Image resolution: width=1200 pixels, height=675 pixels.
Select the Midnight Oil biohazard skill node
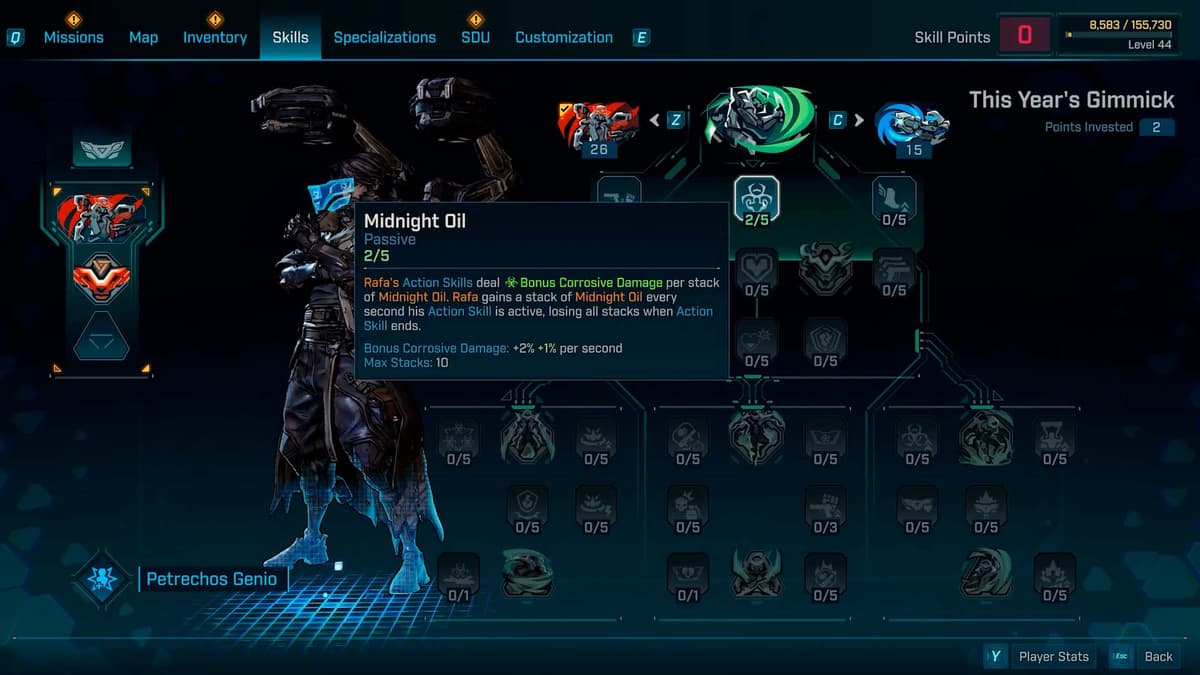coord(757,198)
